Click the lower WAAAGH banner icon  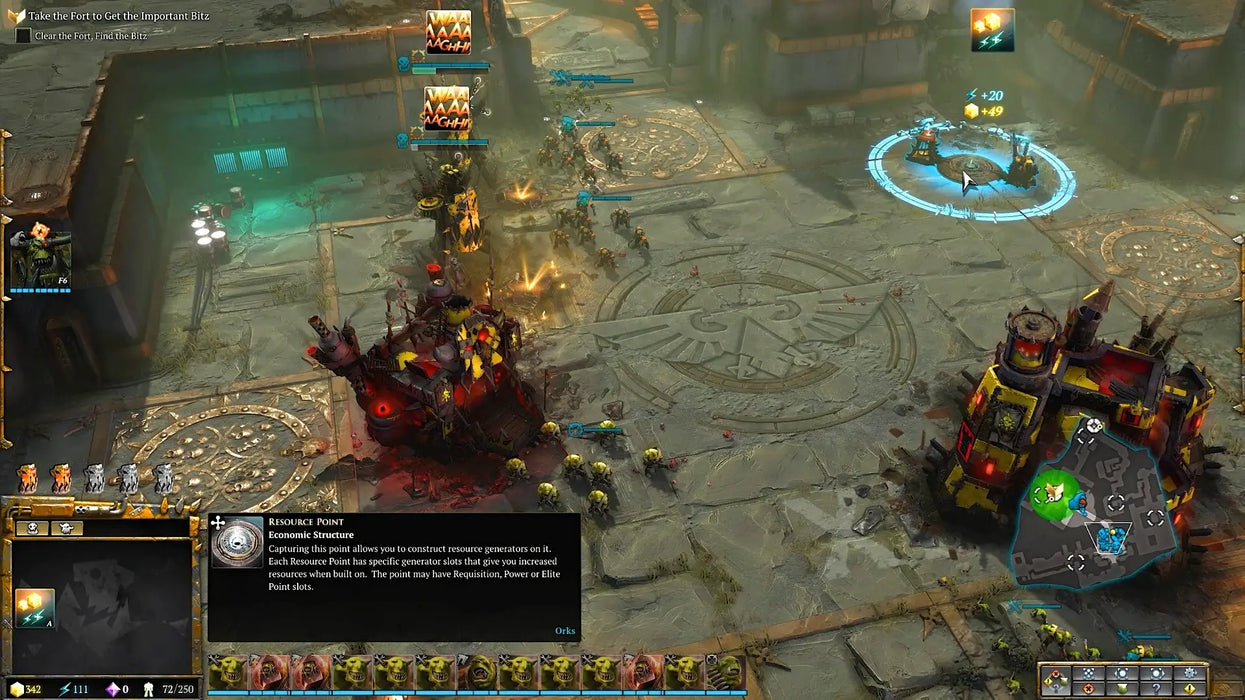[447, 108]
